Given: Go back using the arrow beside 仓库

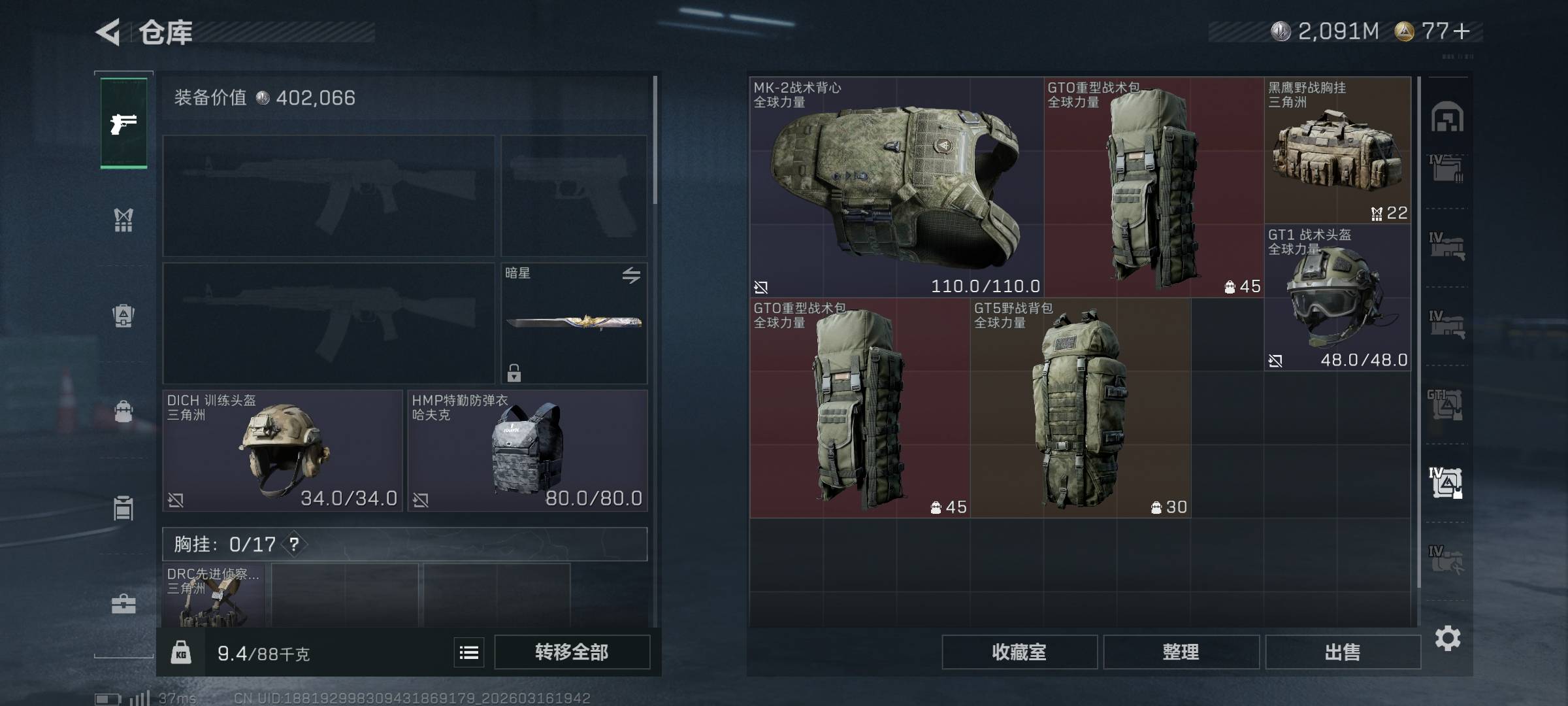Looking at the screenshot, I should coord(109,32).
